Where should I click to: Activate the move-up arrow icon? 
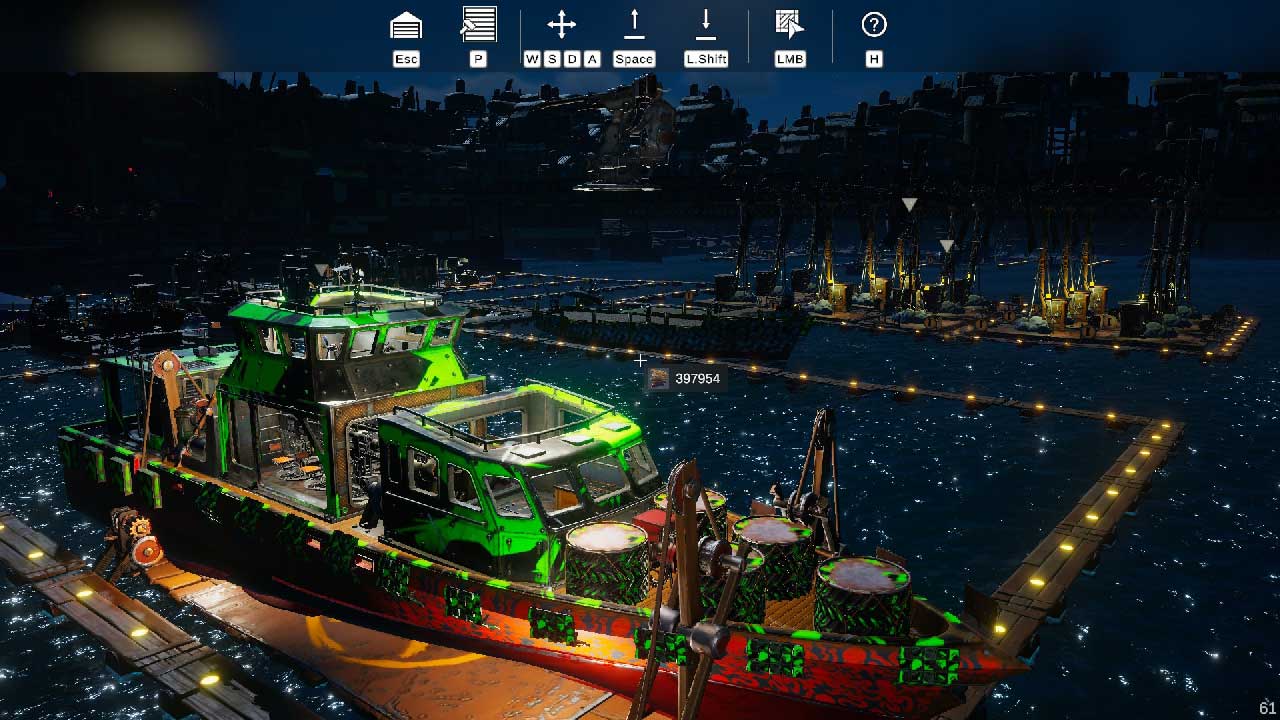click(633, 24)
